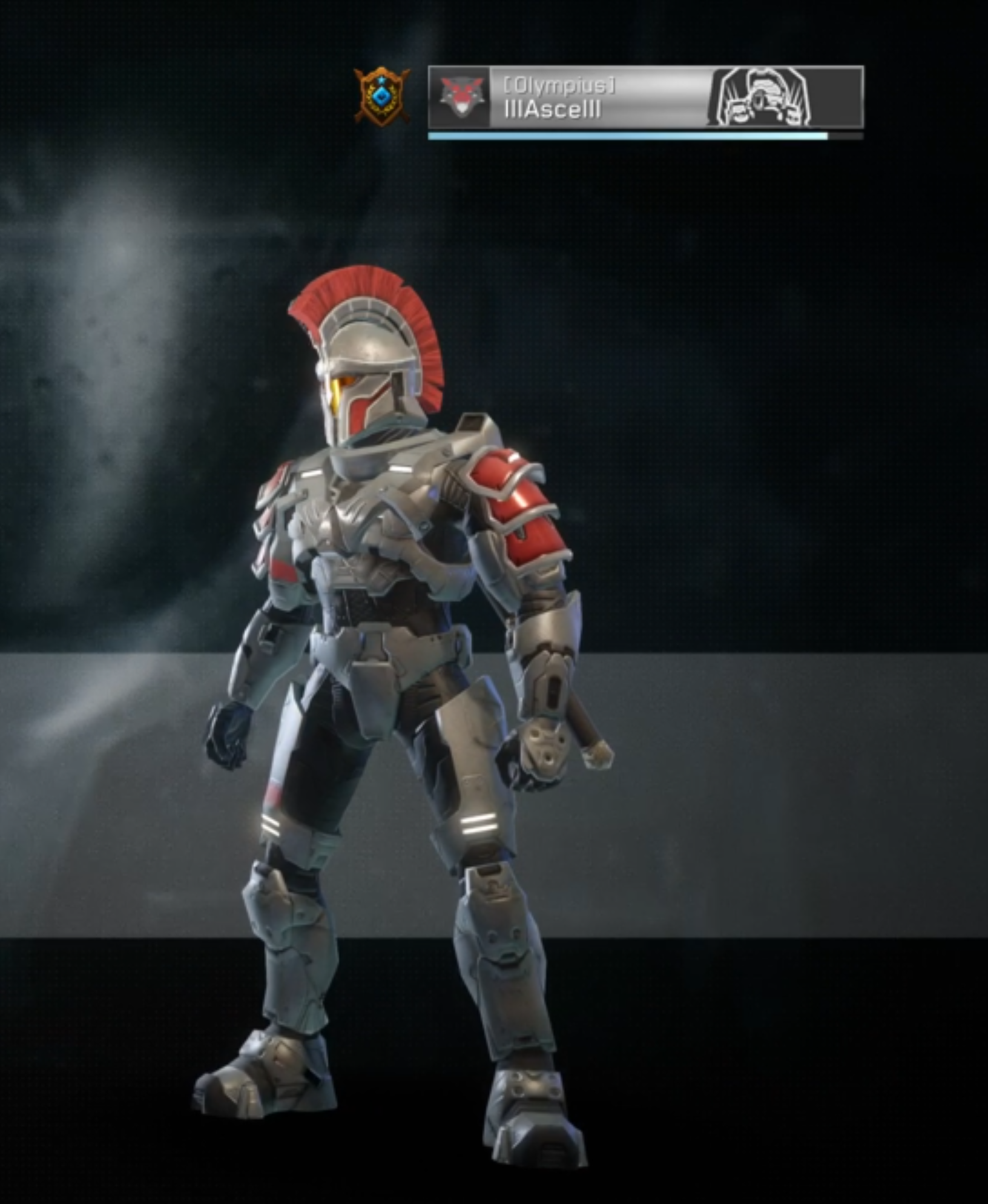Click the gold rank badge with blue gem
Viewport: 988px width, 1204px height.
pyautogui.click(x=381, y=96)
